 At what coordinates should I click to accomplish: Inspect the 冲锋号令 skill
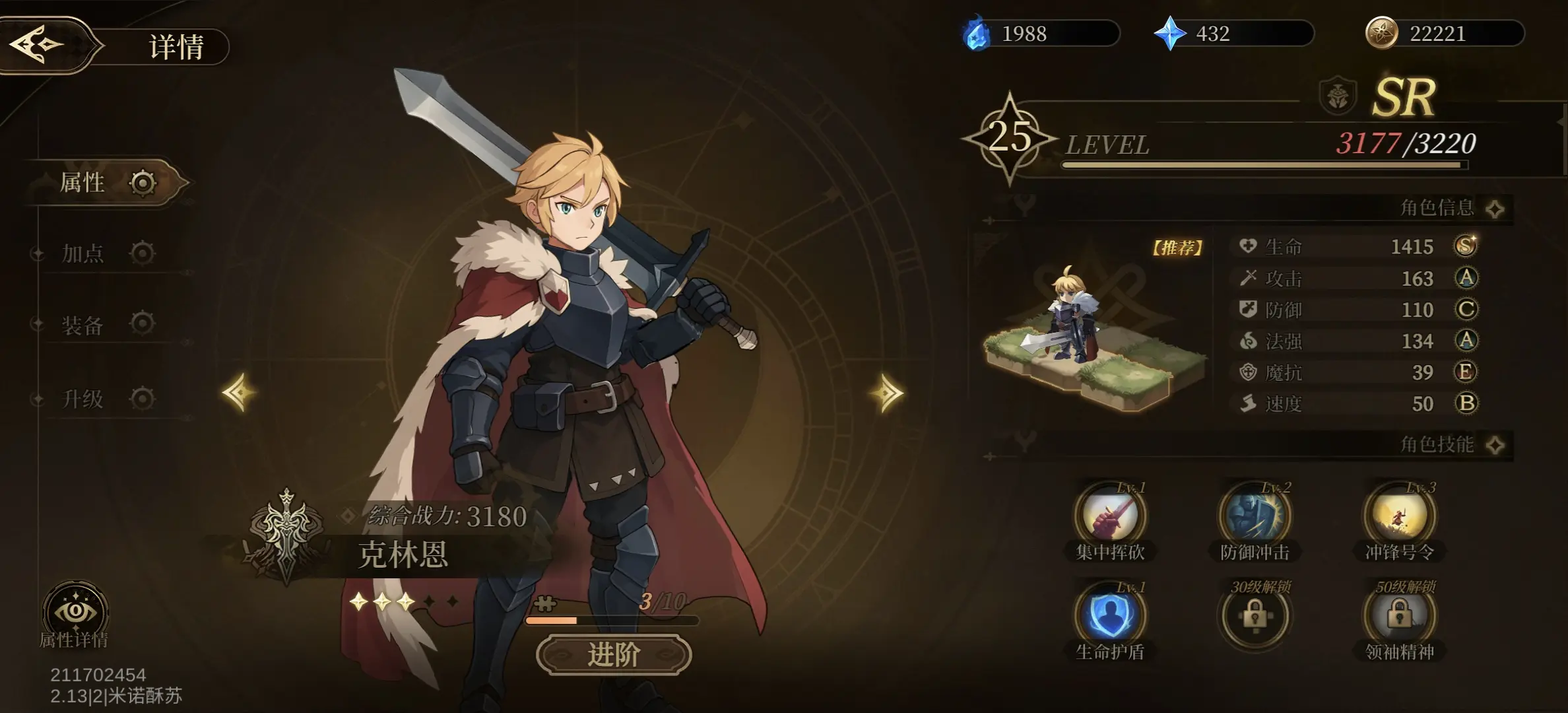pos(1399,516)
